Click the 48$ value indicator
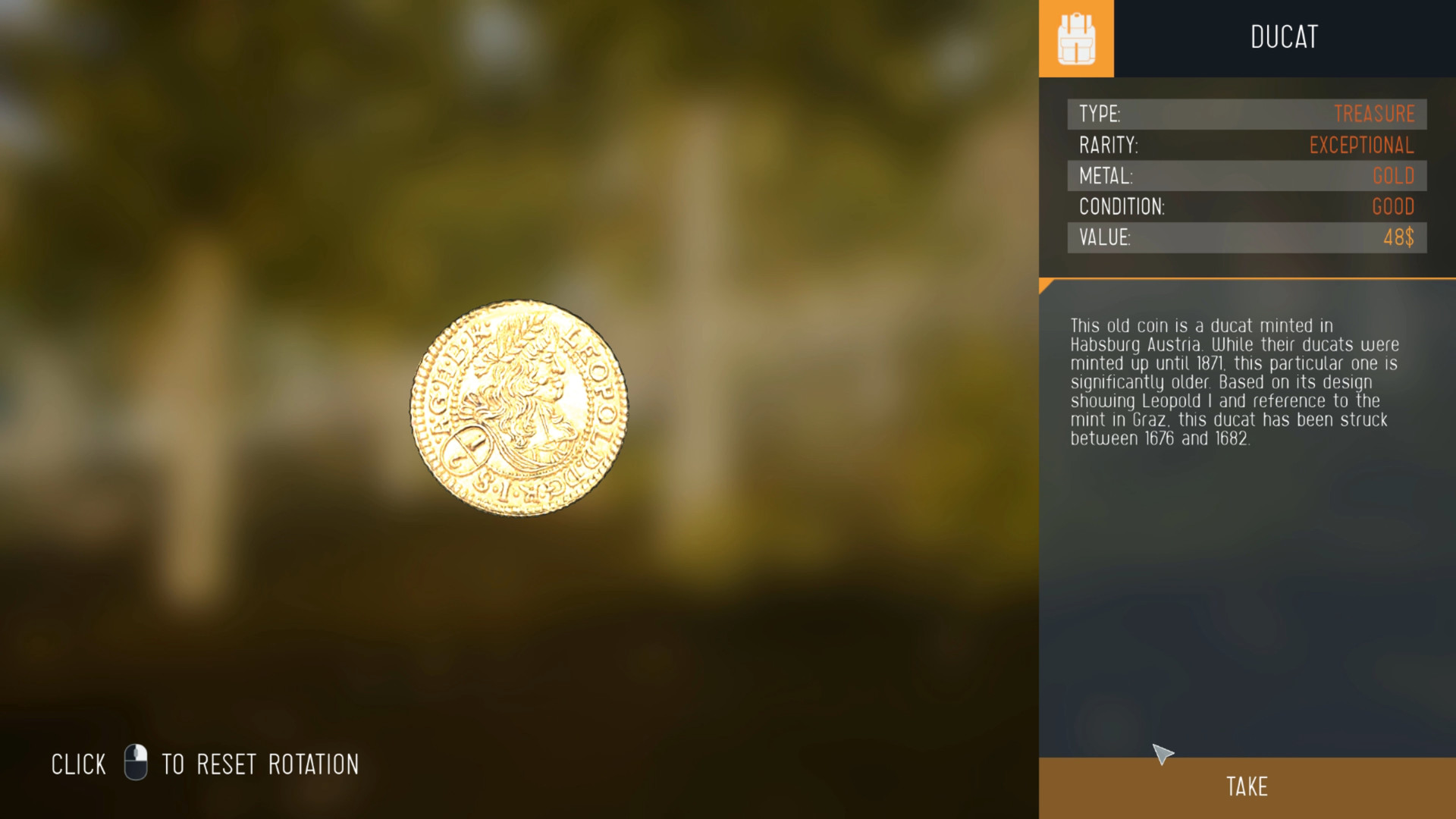 (x=1399, y=237)
